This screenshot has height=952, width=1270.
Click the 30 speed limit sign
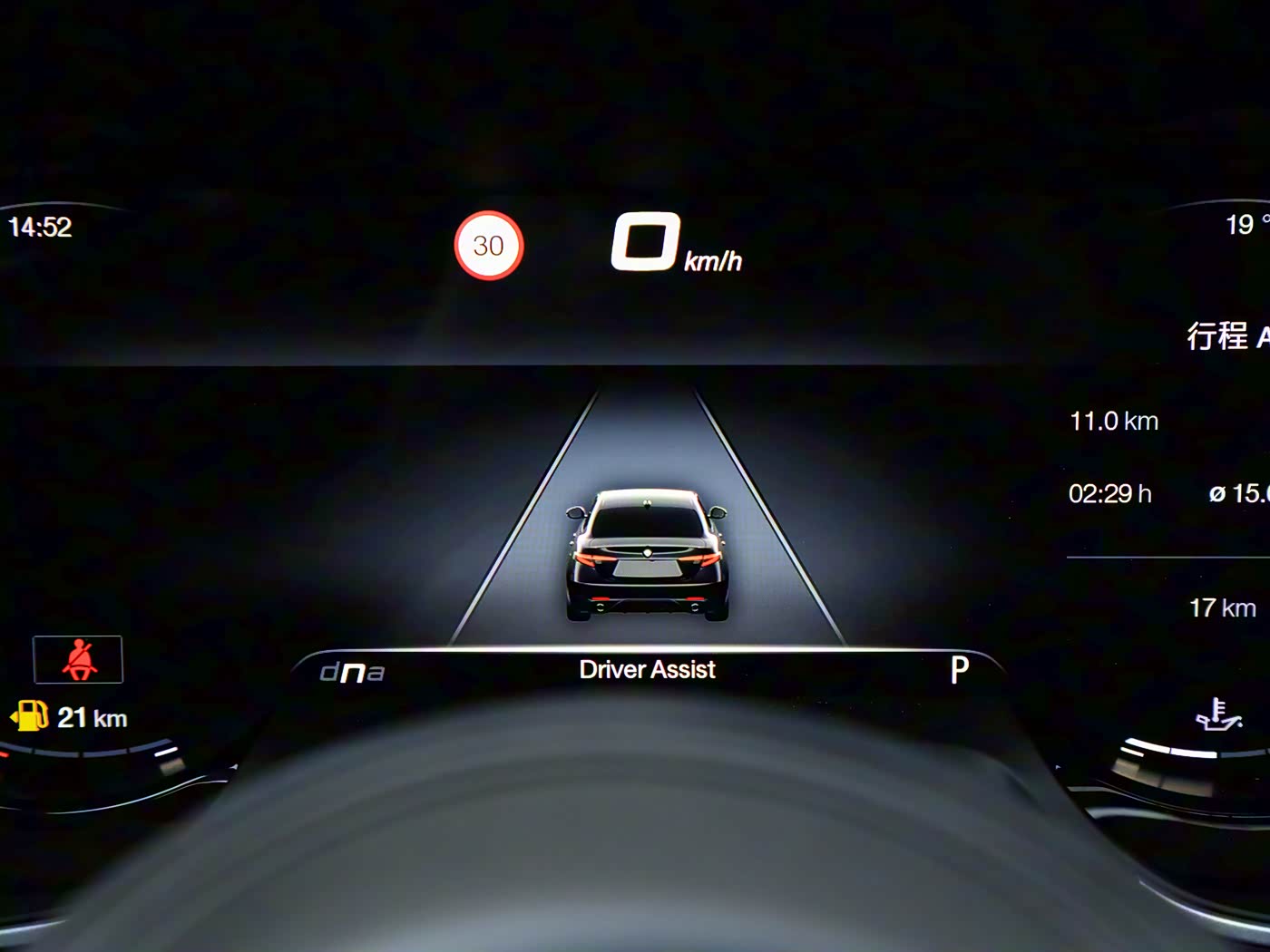coord(488,246)
